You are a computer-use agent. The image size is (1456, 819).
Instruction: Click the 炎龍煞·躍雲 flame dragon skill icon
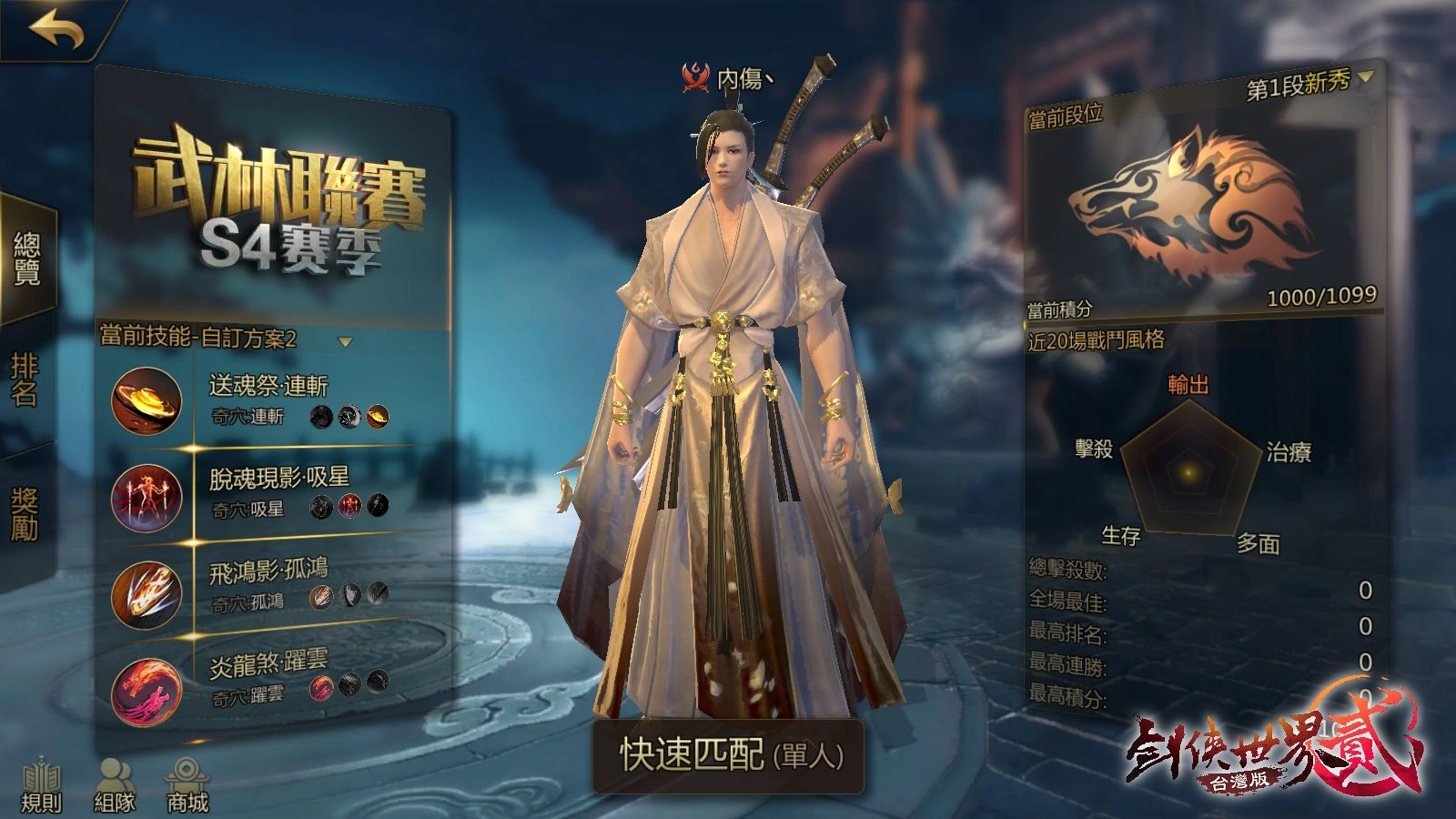tap(148, 689)
